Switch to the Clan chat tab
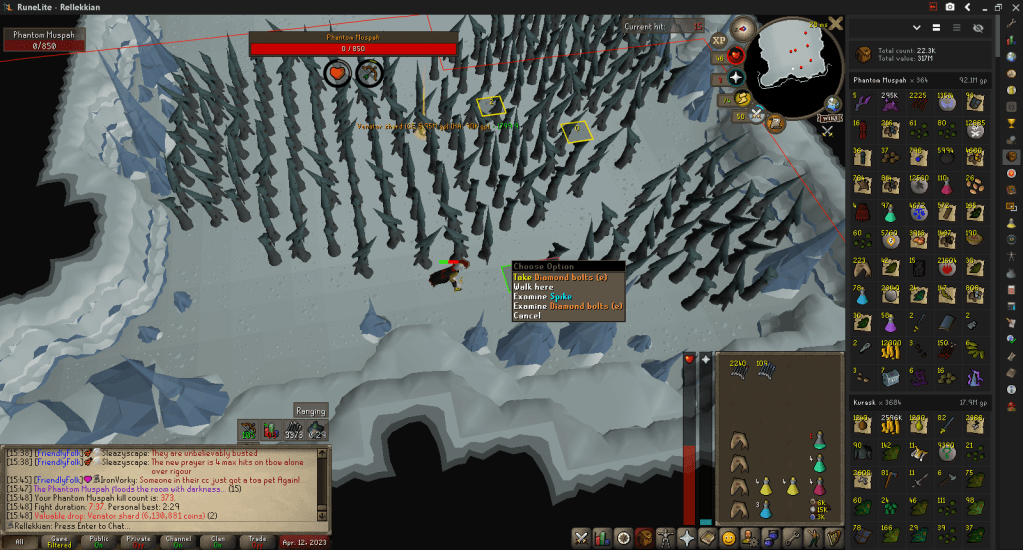The image size is (1023, 550). click(218, 541)
